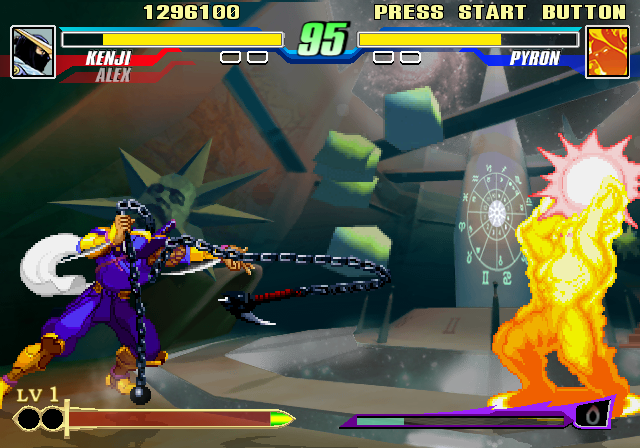The height and width of the screenshot is (448, 640).
Task: Click Kenji's masked ninja portrait
Action: 33,52
